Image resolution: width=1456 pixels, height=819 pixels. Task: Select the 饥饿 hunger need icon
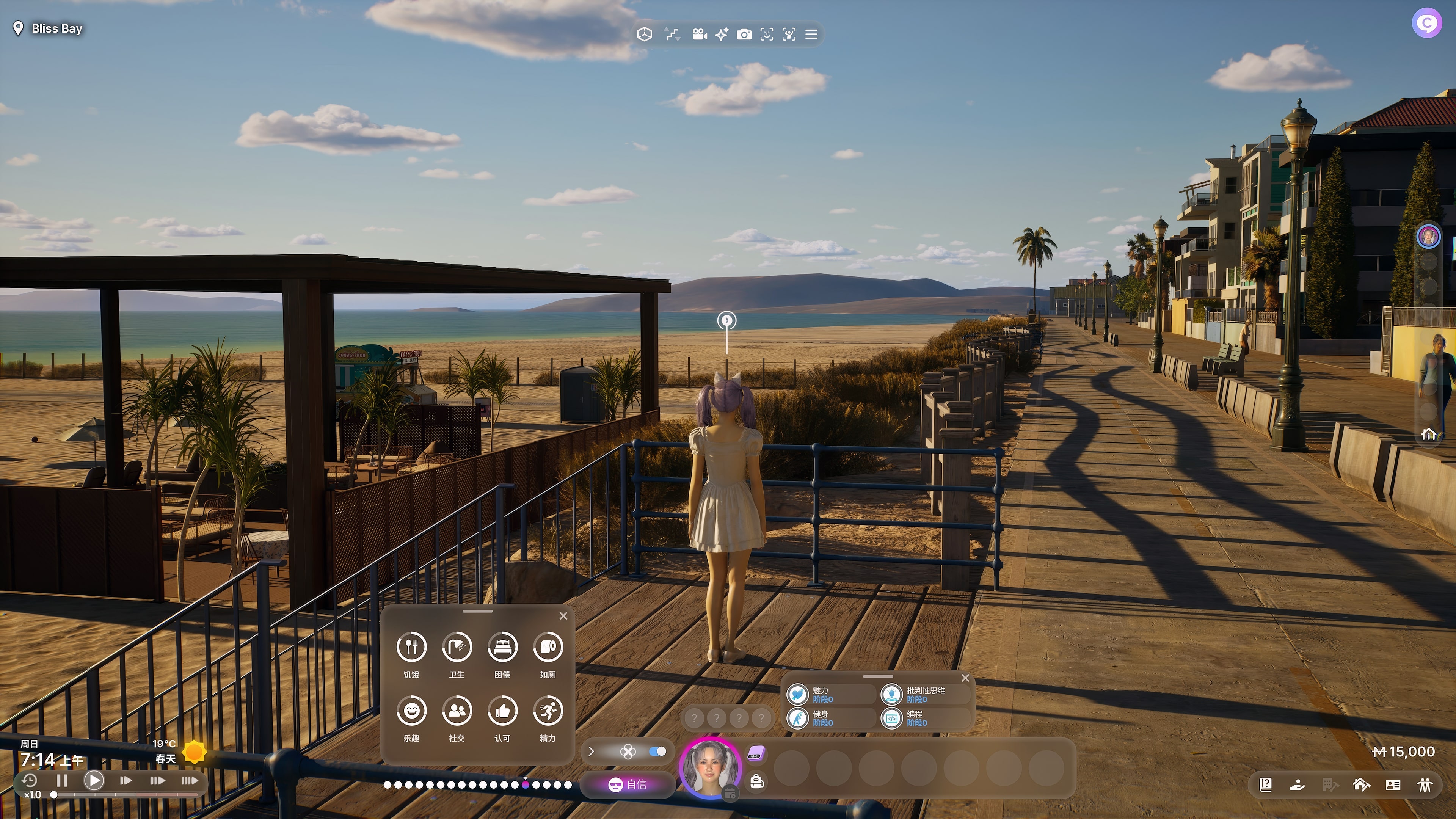point(411,646)
